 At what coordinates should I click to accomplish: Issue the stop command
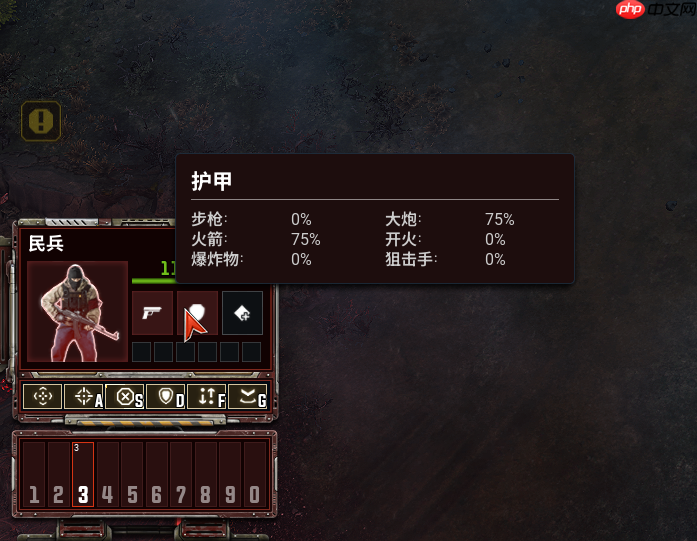[125, 396]
